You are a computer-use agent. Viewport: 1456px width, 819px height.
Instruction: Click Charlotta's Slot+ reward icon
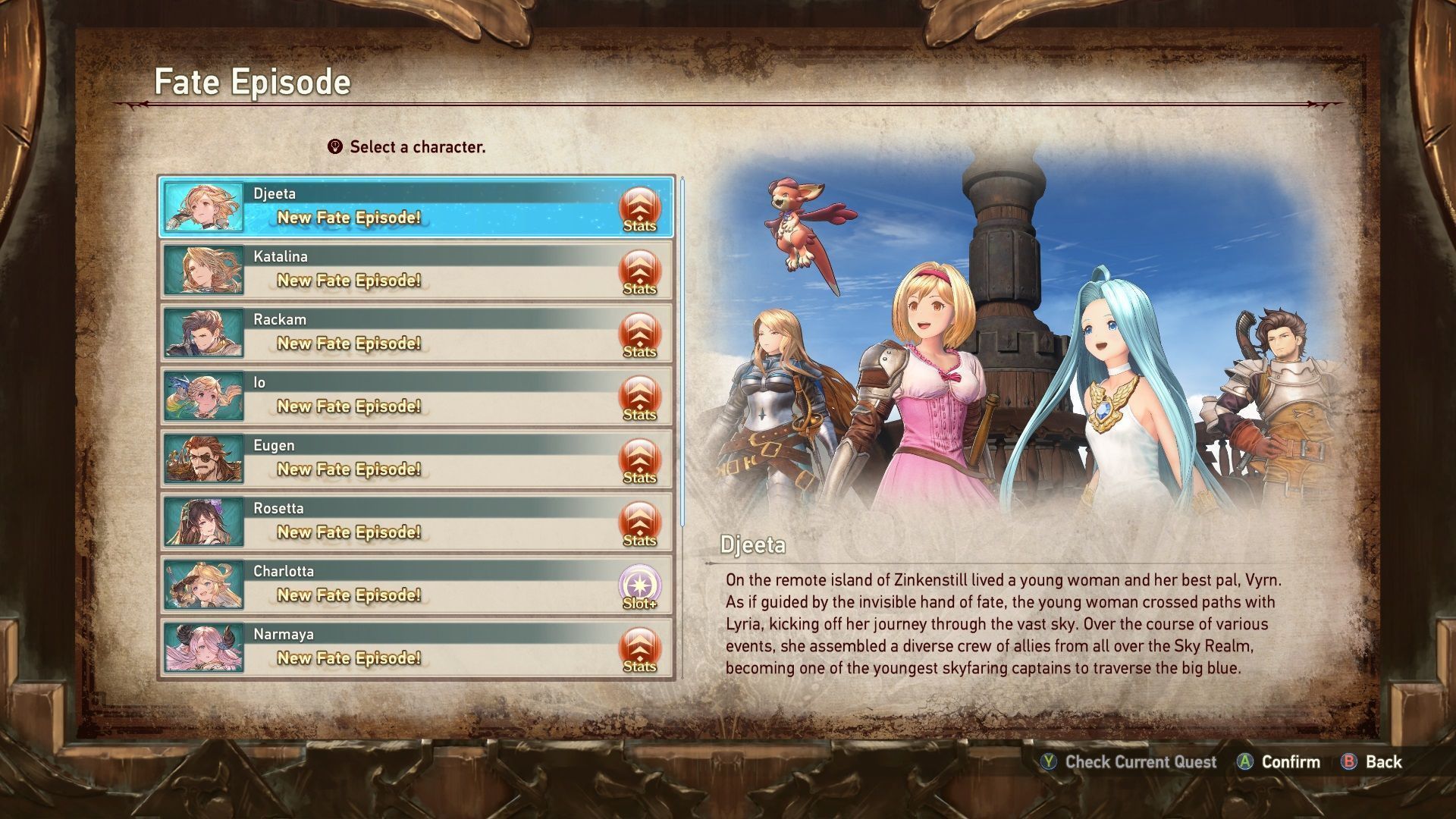(x=640, y=587)
